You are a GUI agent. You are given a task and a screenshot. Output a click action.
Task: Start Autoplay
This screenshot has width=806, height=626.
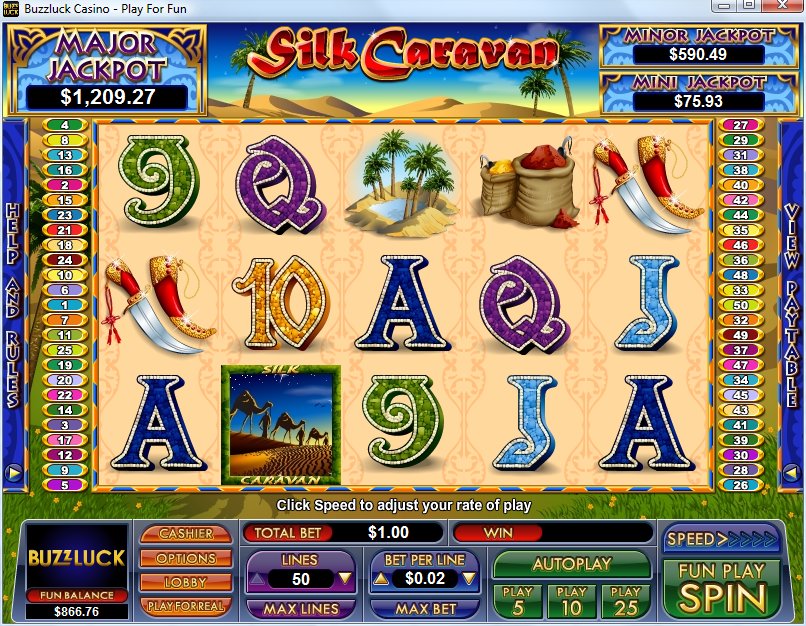[x=571, y=564]
